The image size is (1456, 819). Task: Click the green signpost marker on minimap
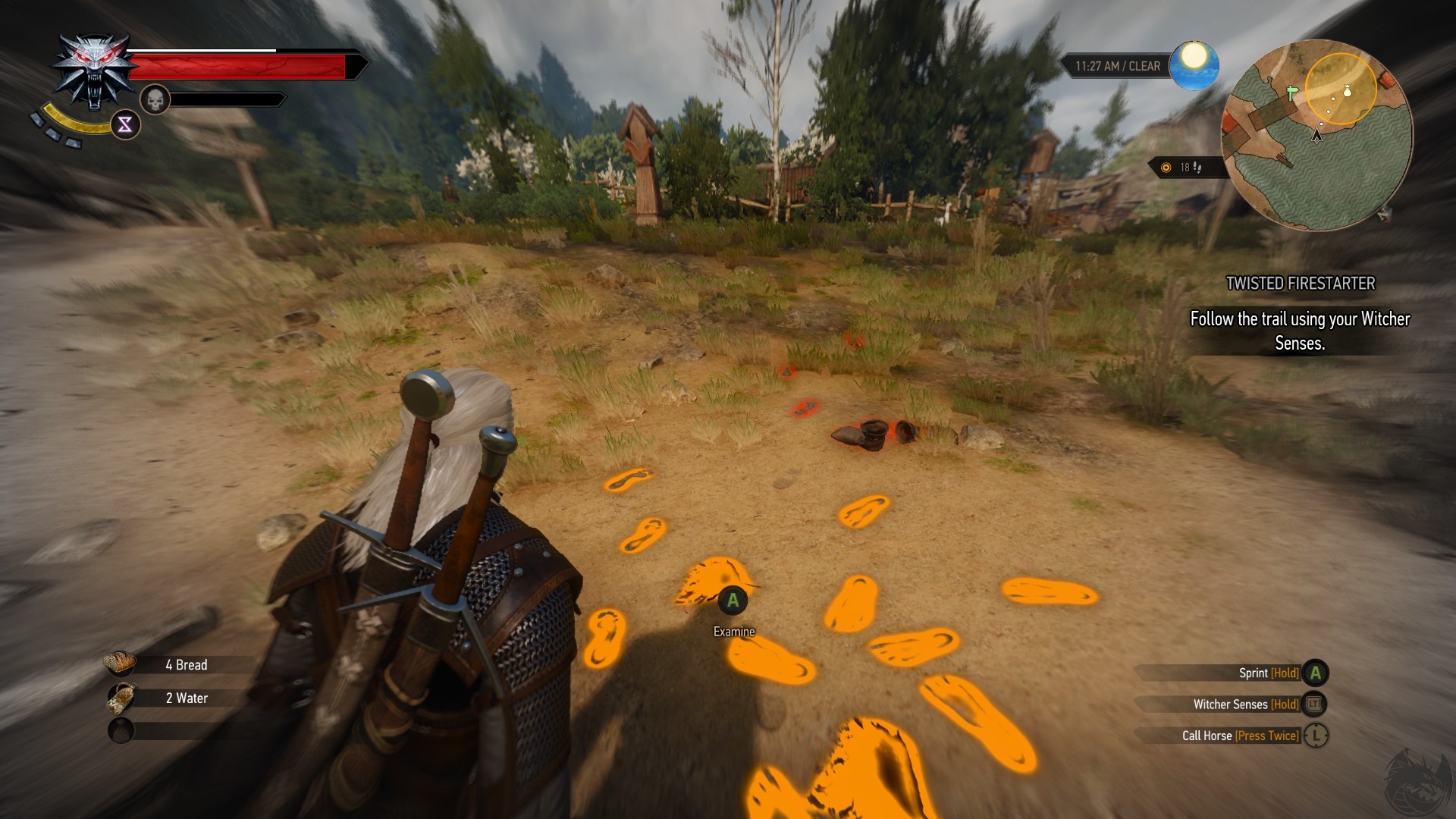(x=1291, y=93)
